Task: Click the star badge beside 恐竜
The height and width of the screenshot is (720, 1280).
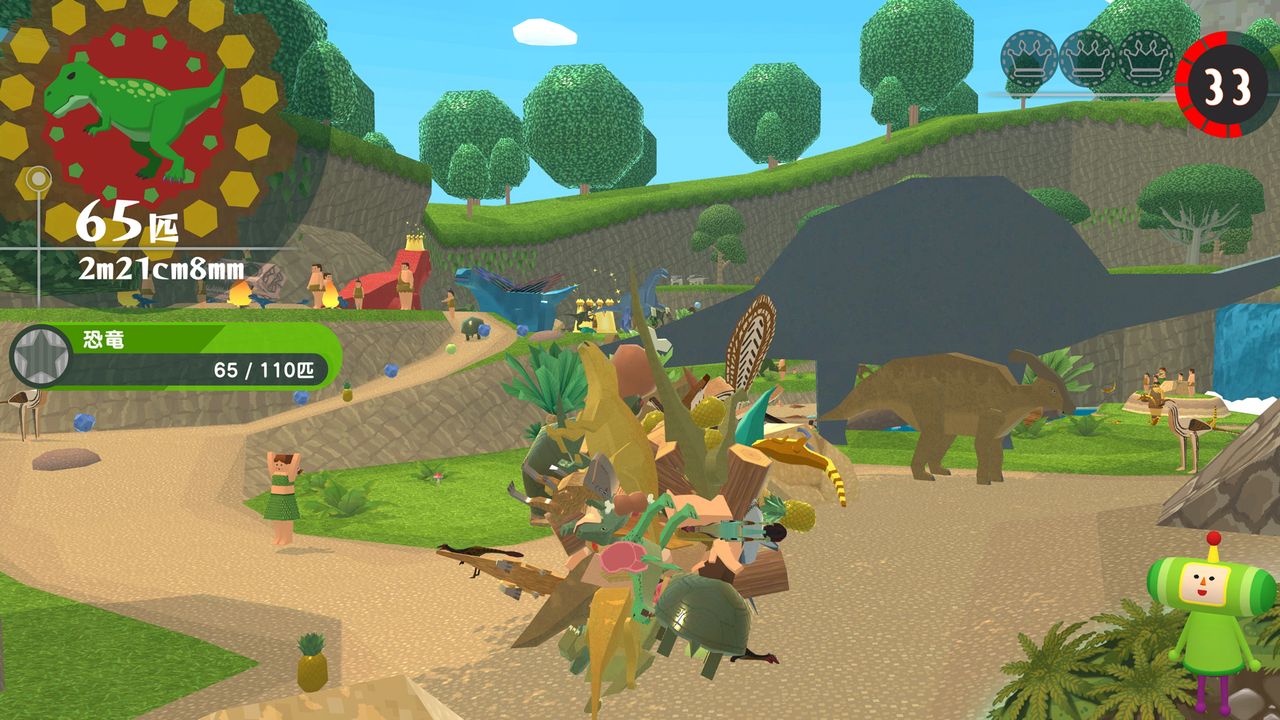Action: point(39,356)
